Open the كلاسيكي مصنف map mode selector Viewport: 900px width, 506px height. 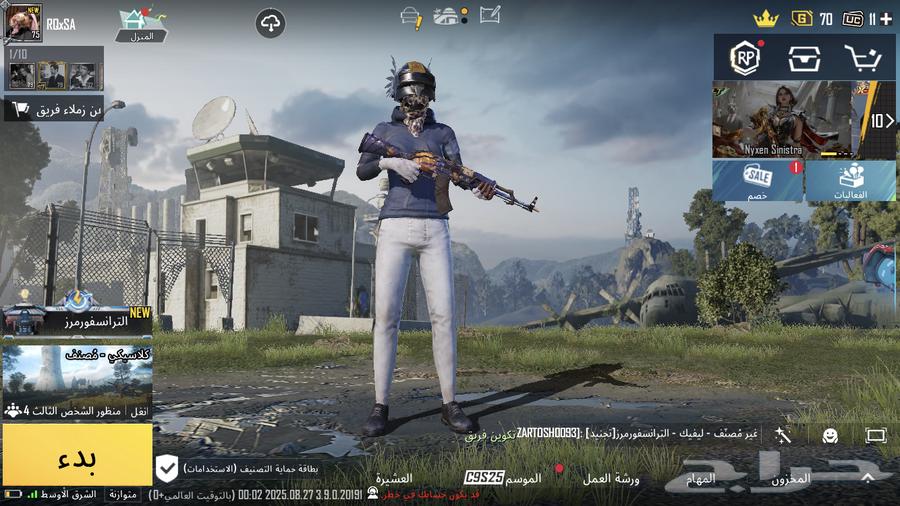tap(77, 381)
